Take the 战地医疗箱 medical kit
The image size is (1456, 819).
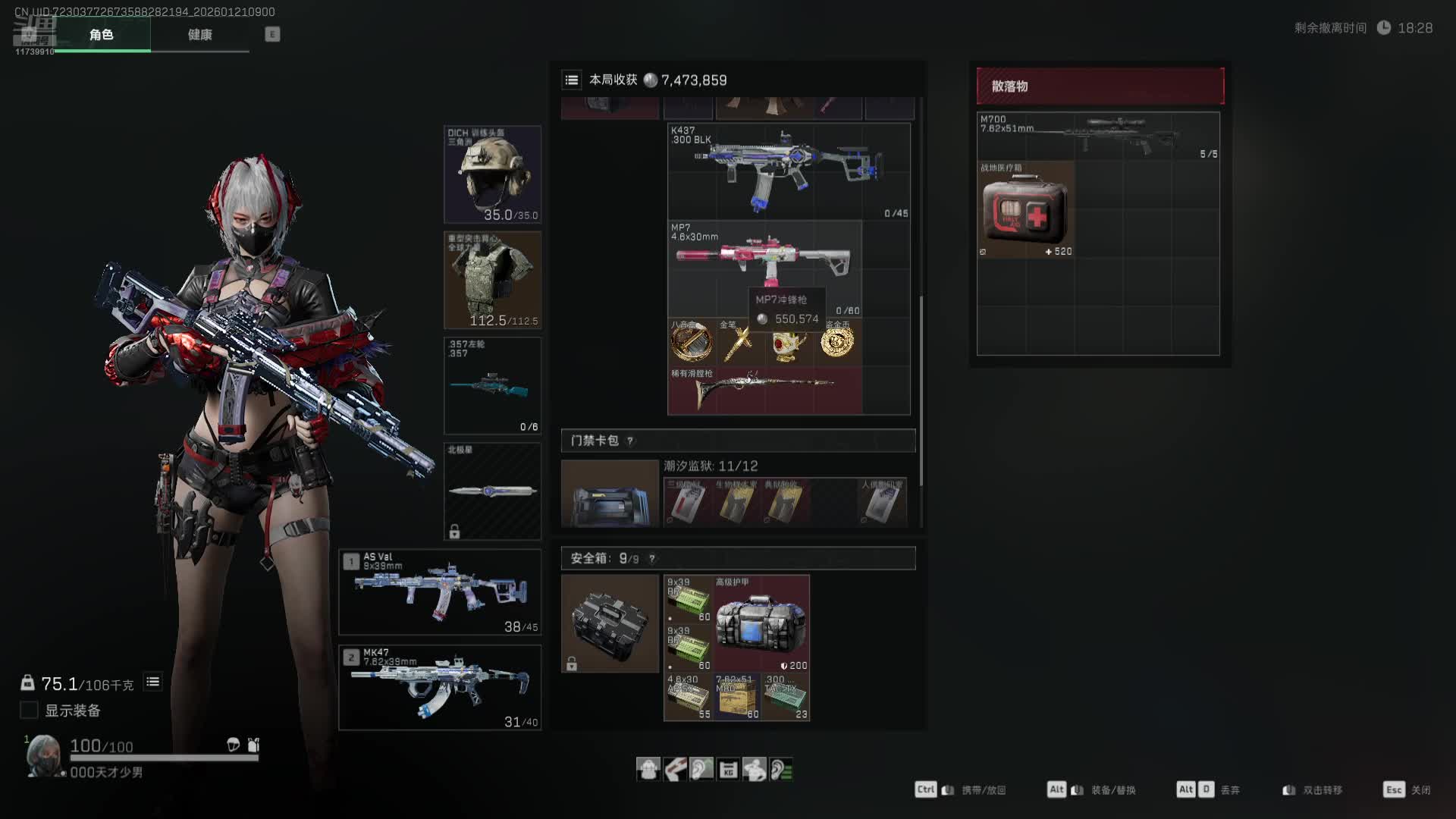(x=1025, y=210)
